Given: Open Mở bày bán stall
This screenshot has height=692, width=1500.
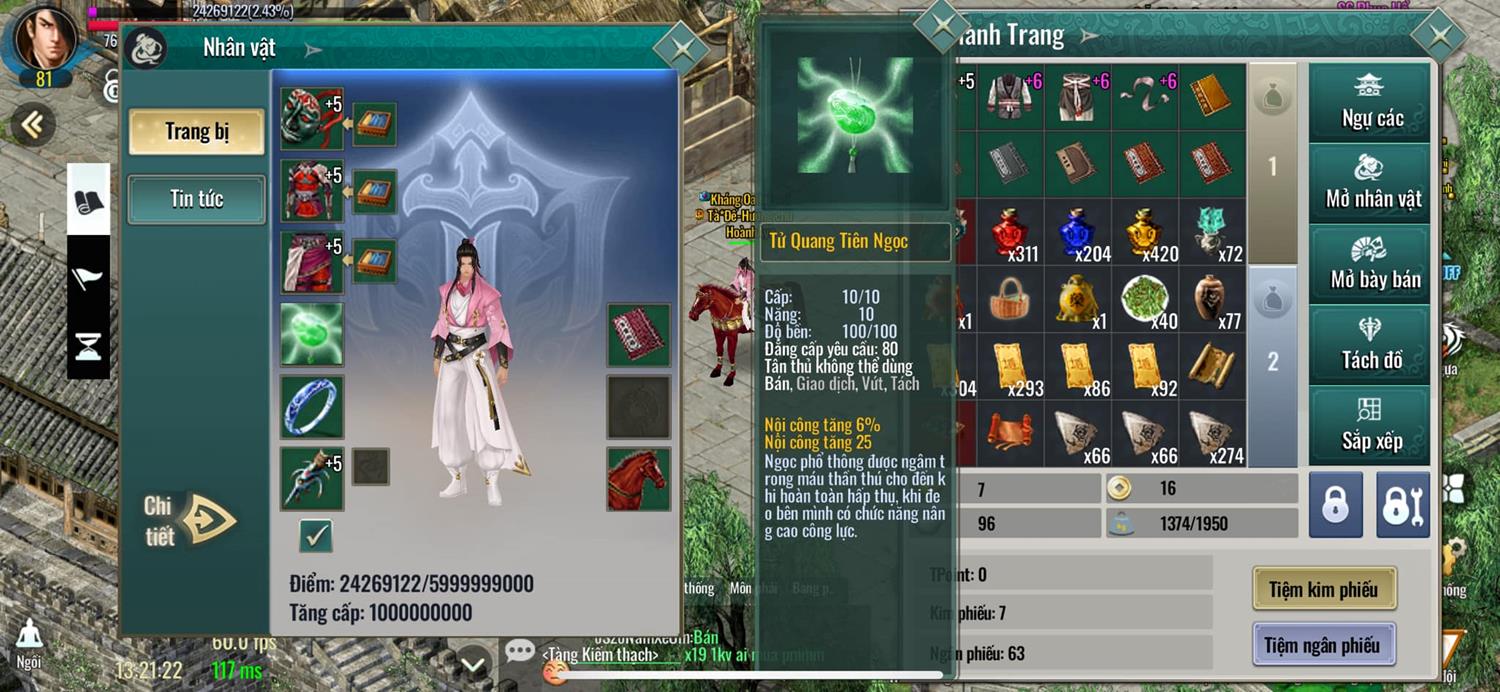Looking at the screenshot, I should 1371,265.
